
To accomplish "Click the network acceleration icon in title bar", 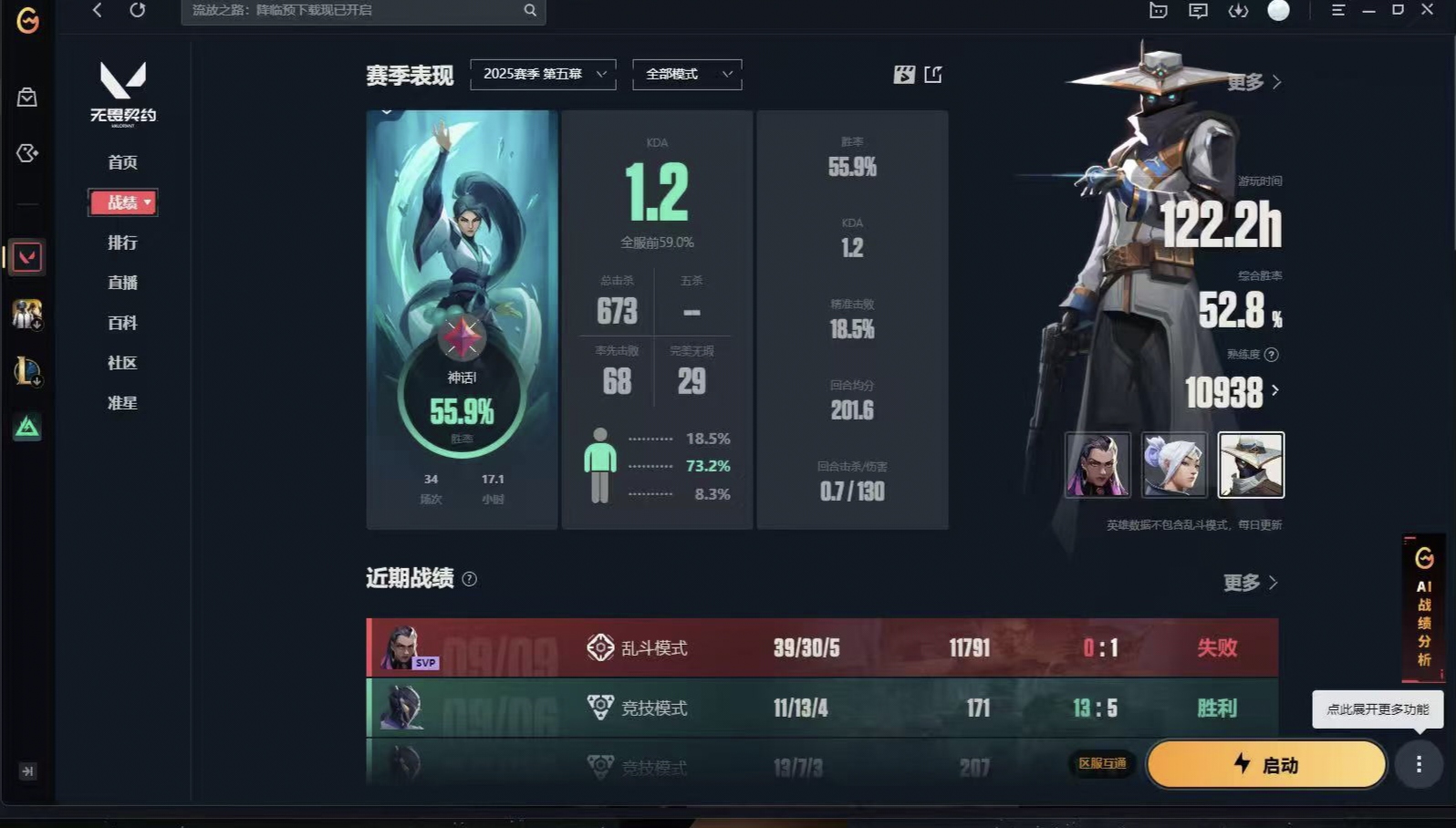I will [1238, 12].
